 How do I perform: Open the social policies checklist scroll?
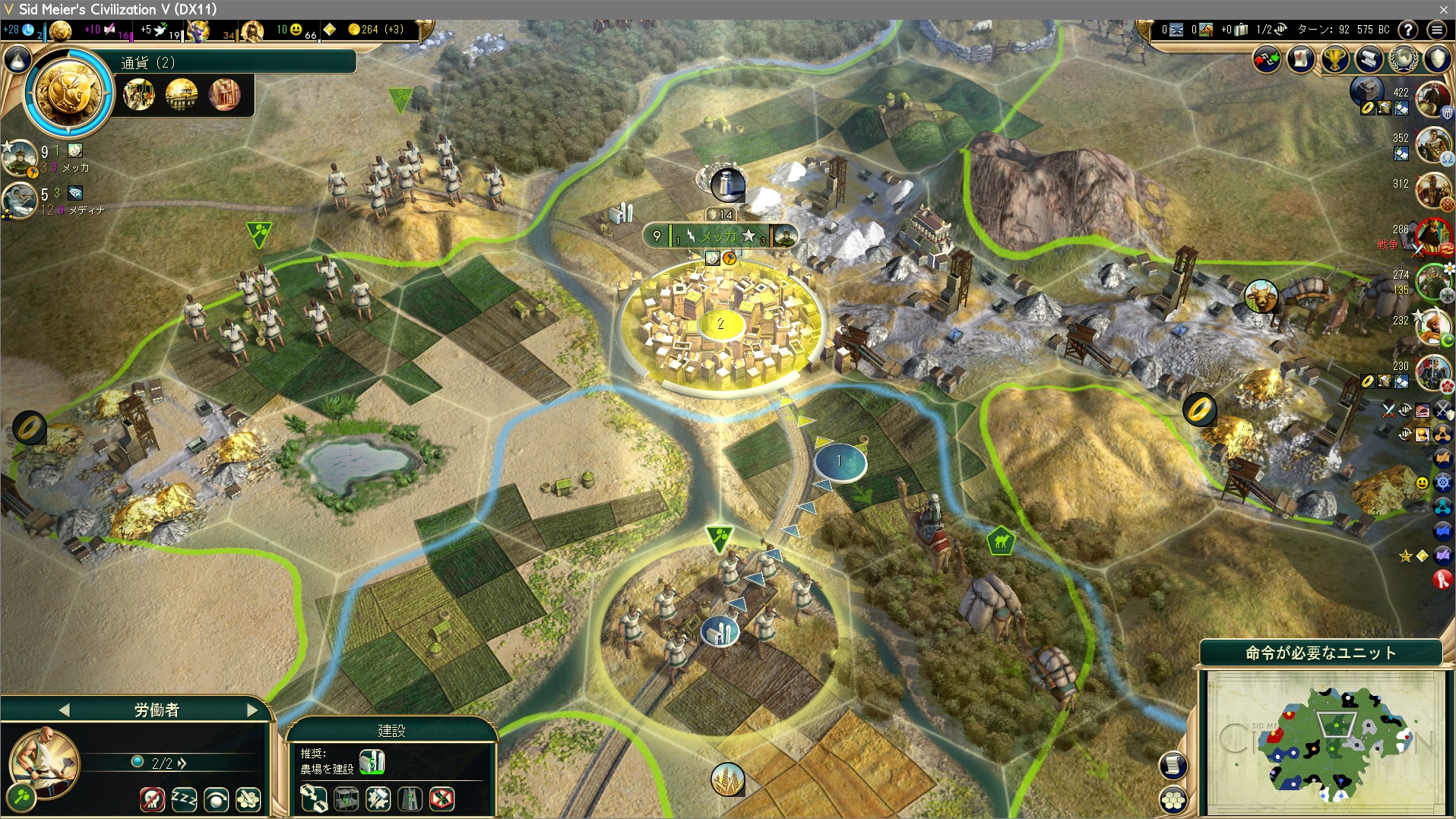1300,59
